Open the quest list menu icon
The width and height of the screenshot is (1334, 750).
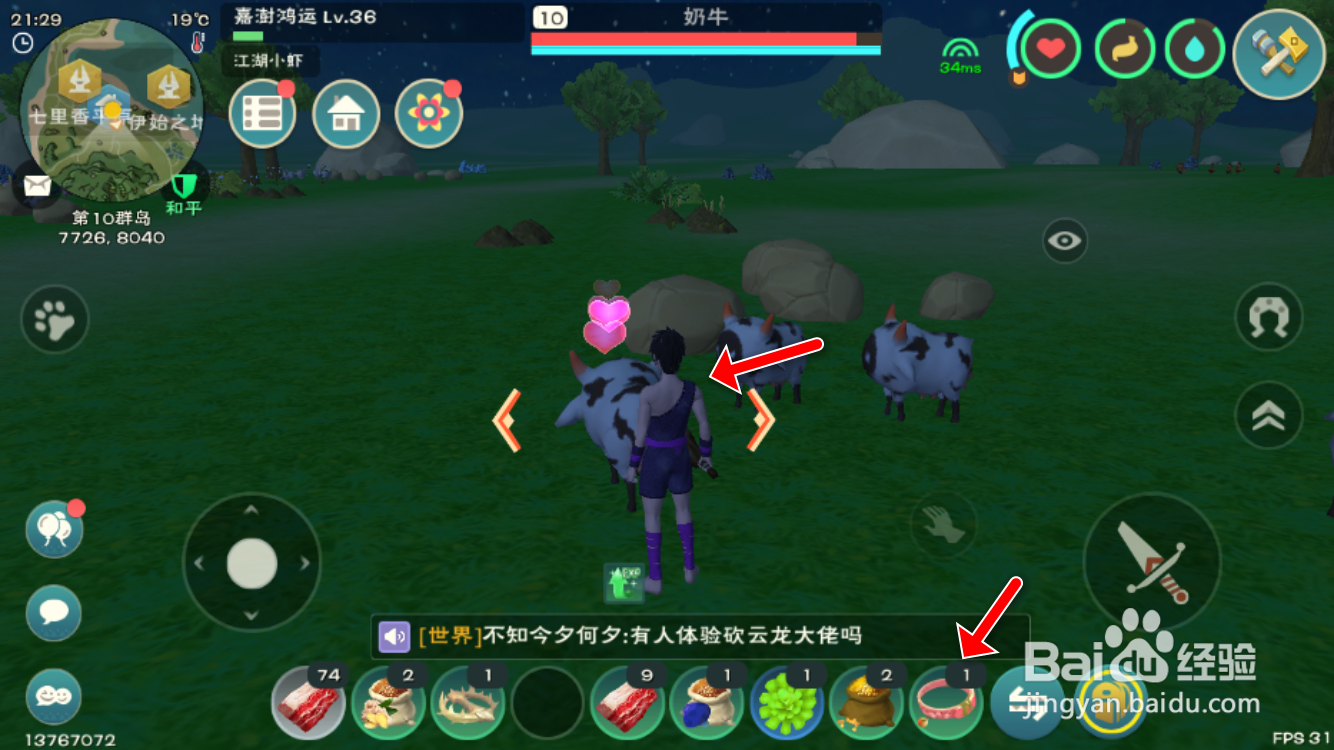pos(262,113)
